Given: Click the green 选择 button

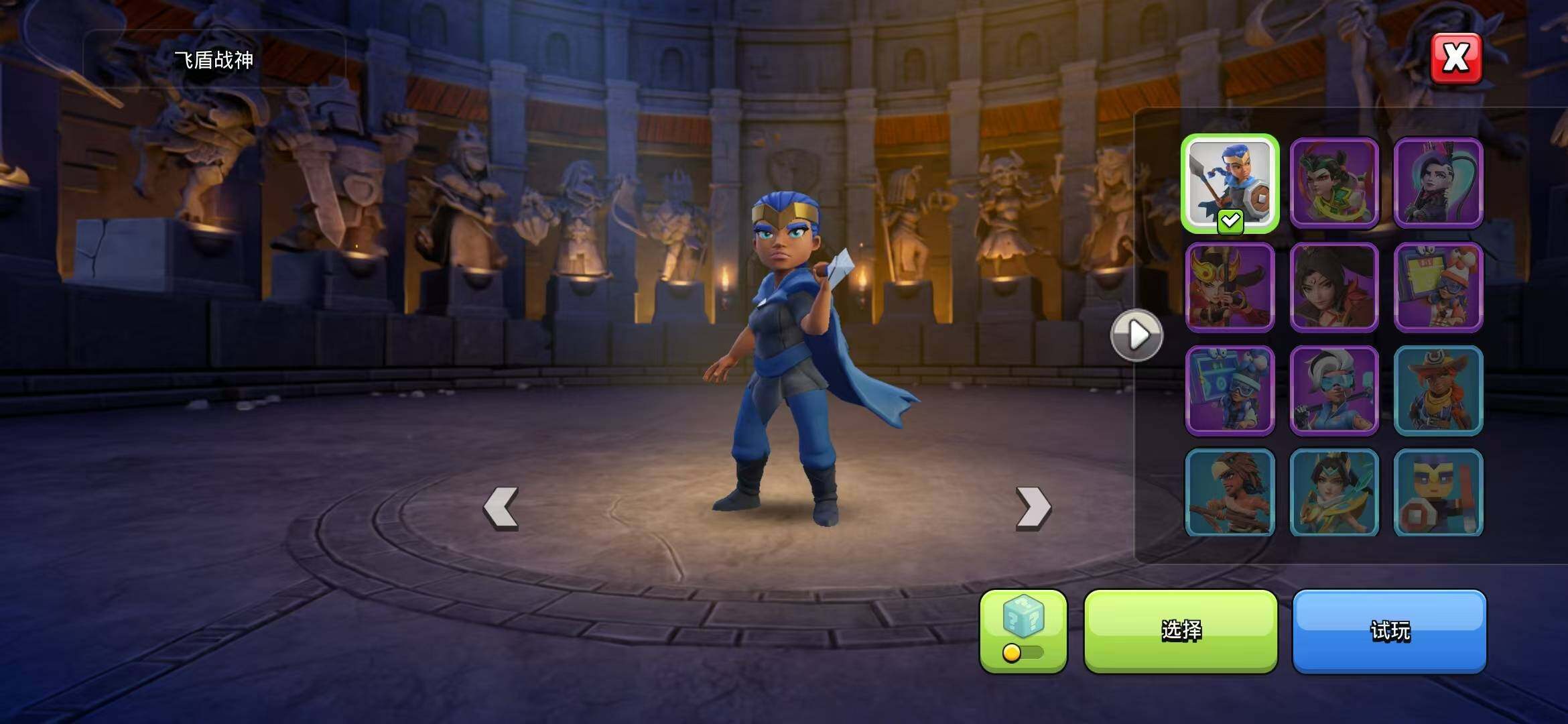Looking at the screenshot, I should tap(1181, 630).
